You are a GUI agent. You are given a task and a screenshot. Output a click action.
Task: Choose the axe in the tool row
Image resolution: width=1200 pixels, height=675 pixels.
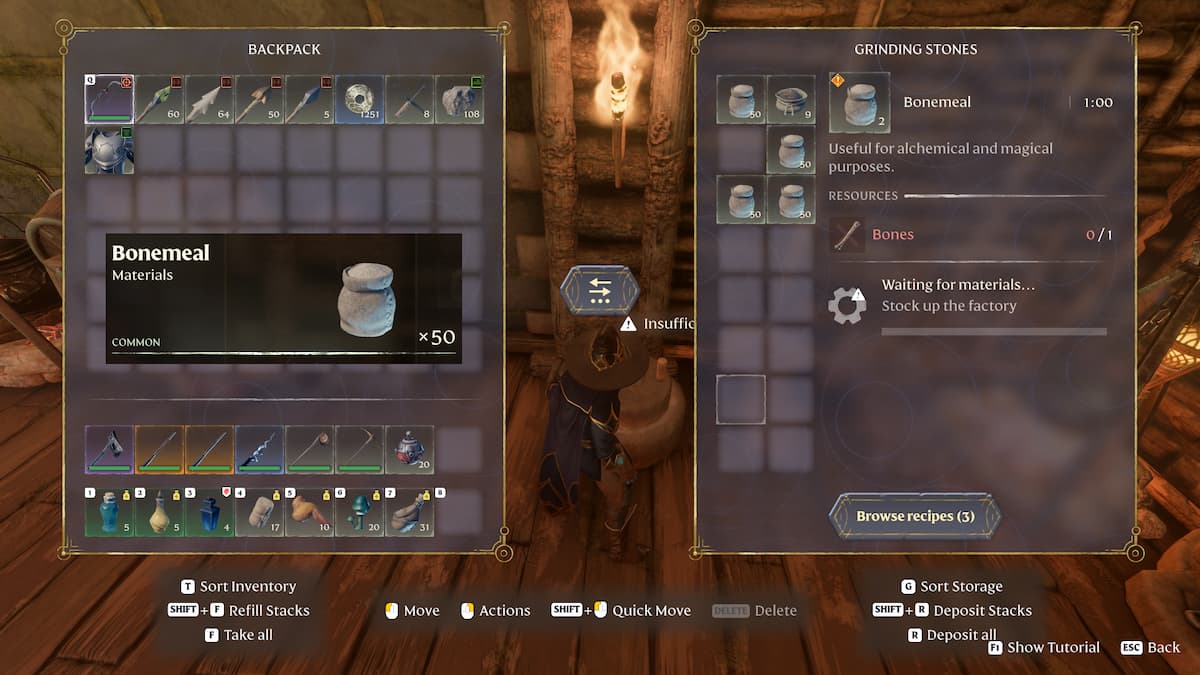click(109, 449)
